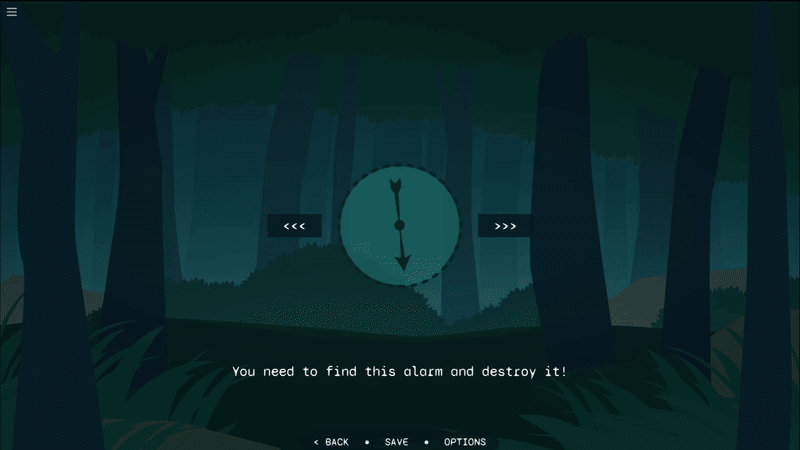This screenshot has height=450, width=800.
Task: Open the OPTIONS menu
Action: click(465, 442)
